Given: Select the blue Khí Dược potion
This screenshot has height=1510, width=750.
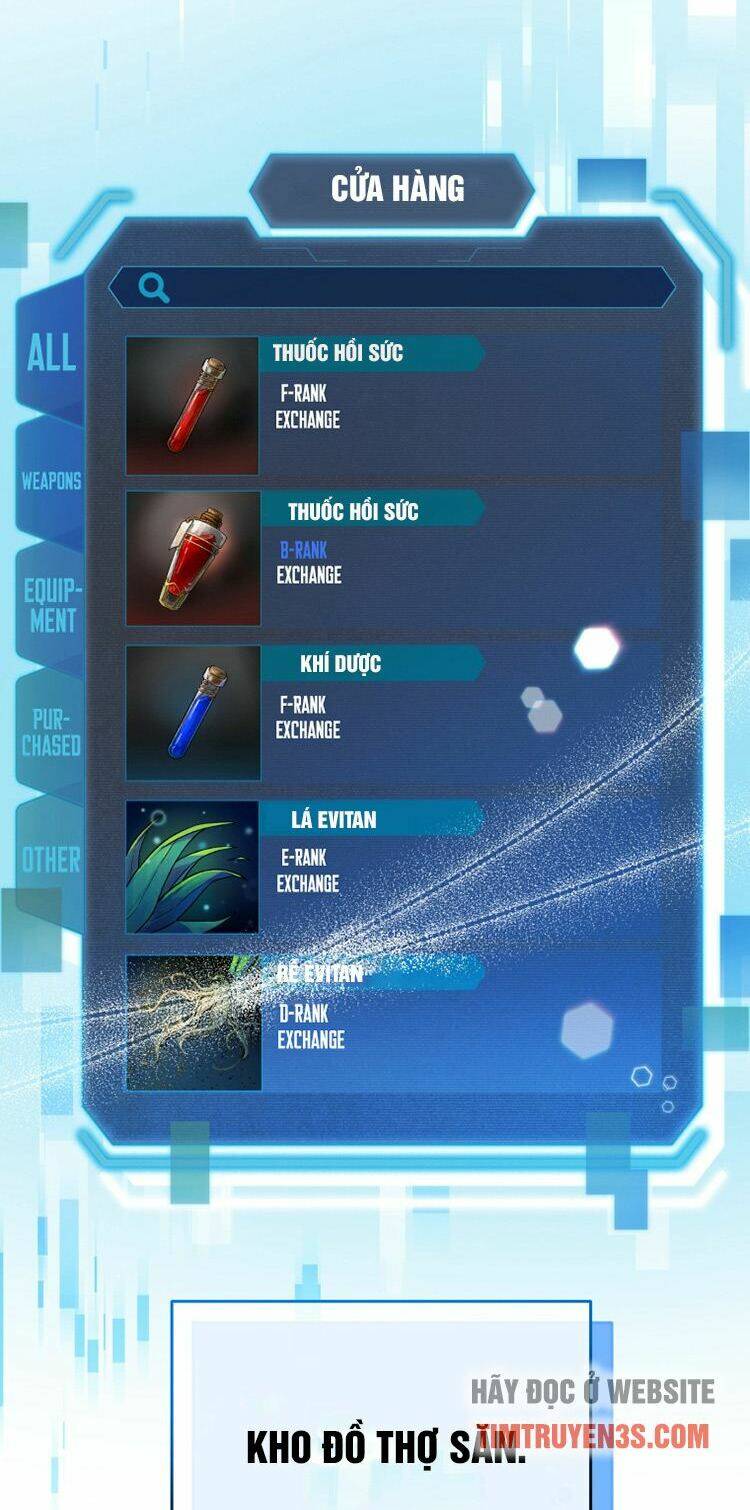Looking at the screenshot, I should (192, 713).
